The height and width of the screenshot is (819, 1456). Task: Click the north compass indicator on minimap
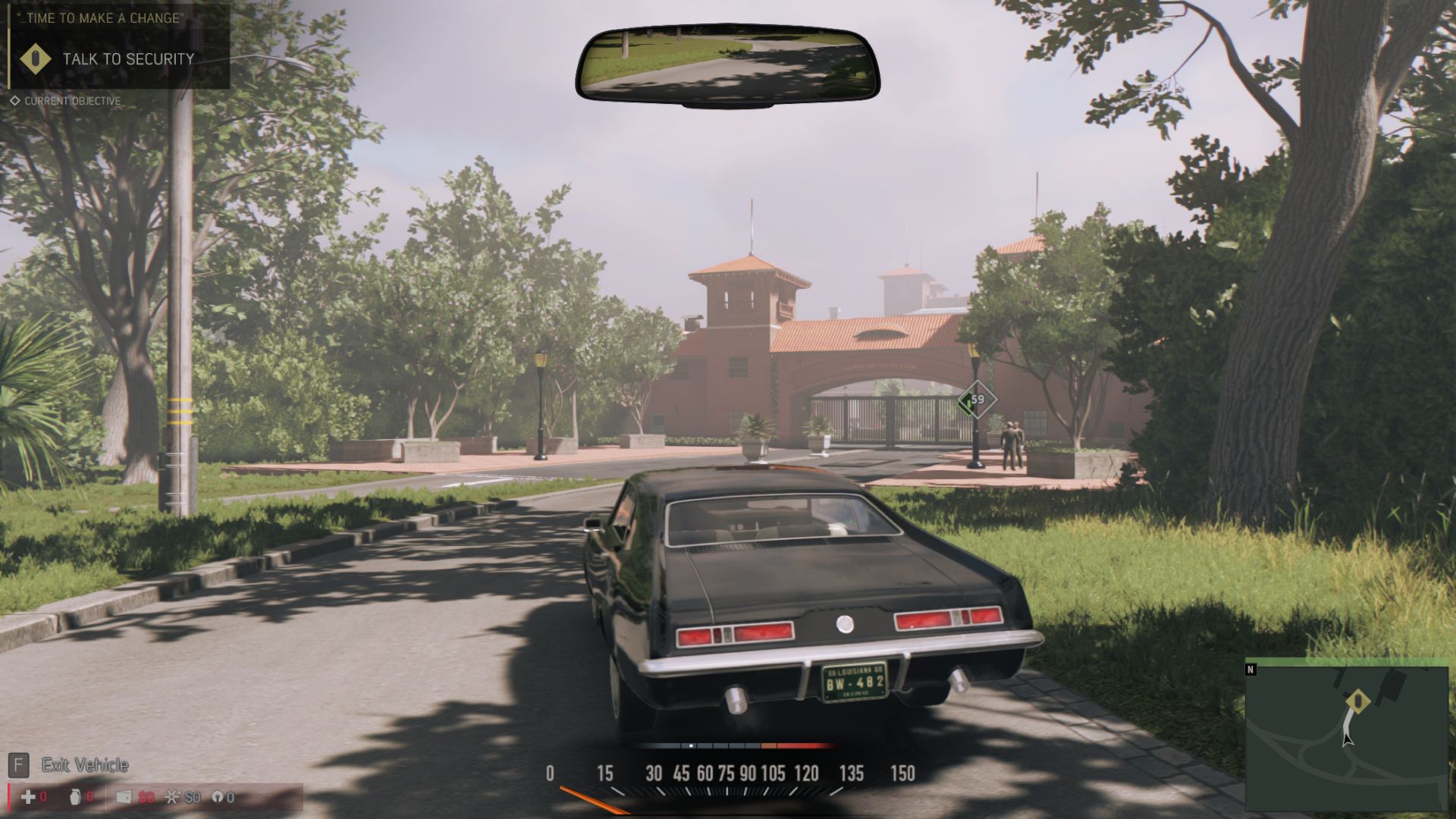1250,670
